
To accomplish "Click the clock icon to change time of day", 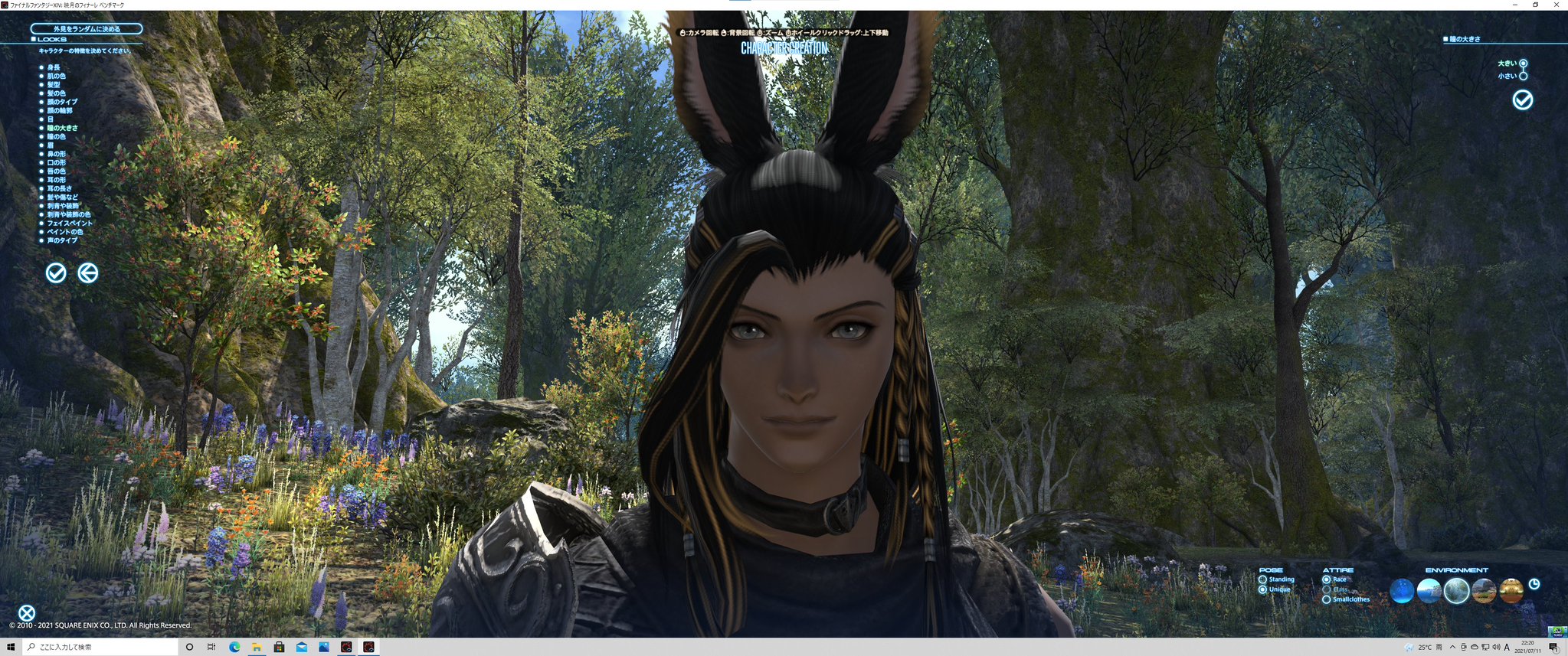I will (1534, 585).
